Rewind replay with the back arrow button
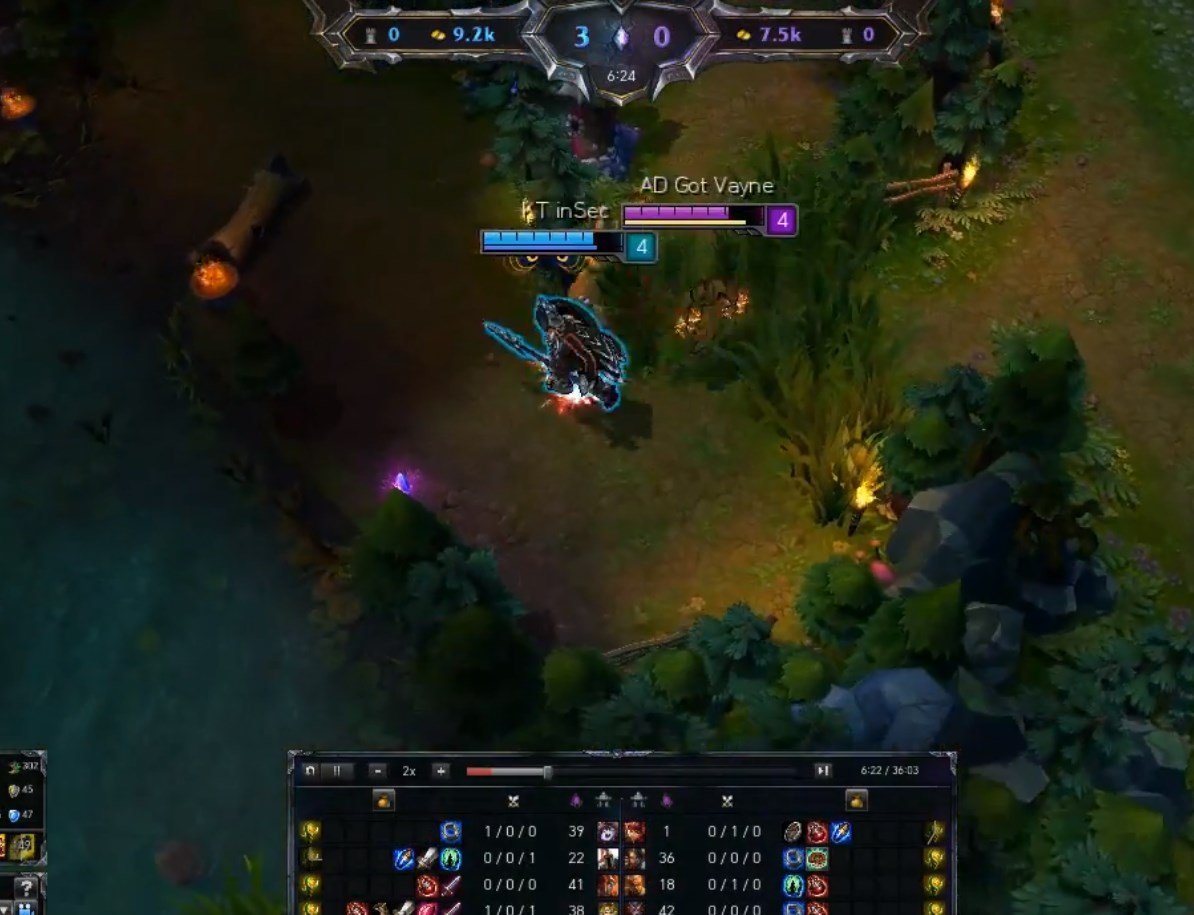 pos(311,771)
